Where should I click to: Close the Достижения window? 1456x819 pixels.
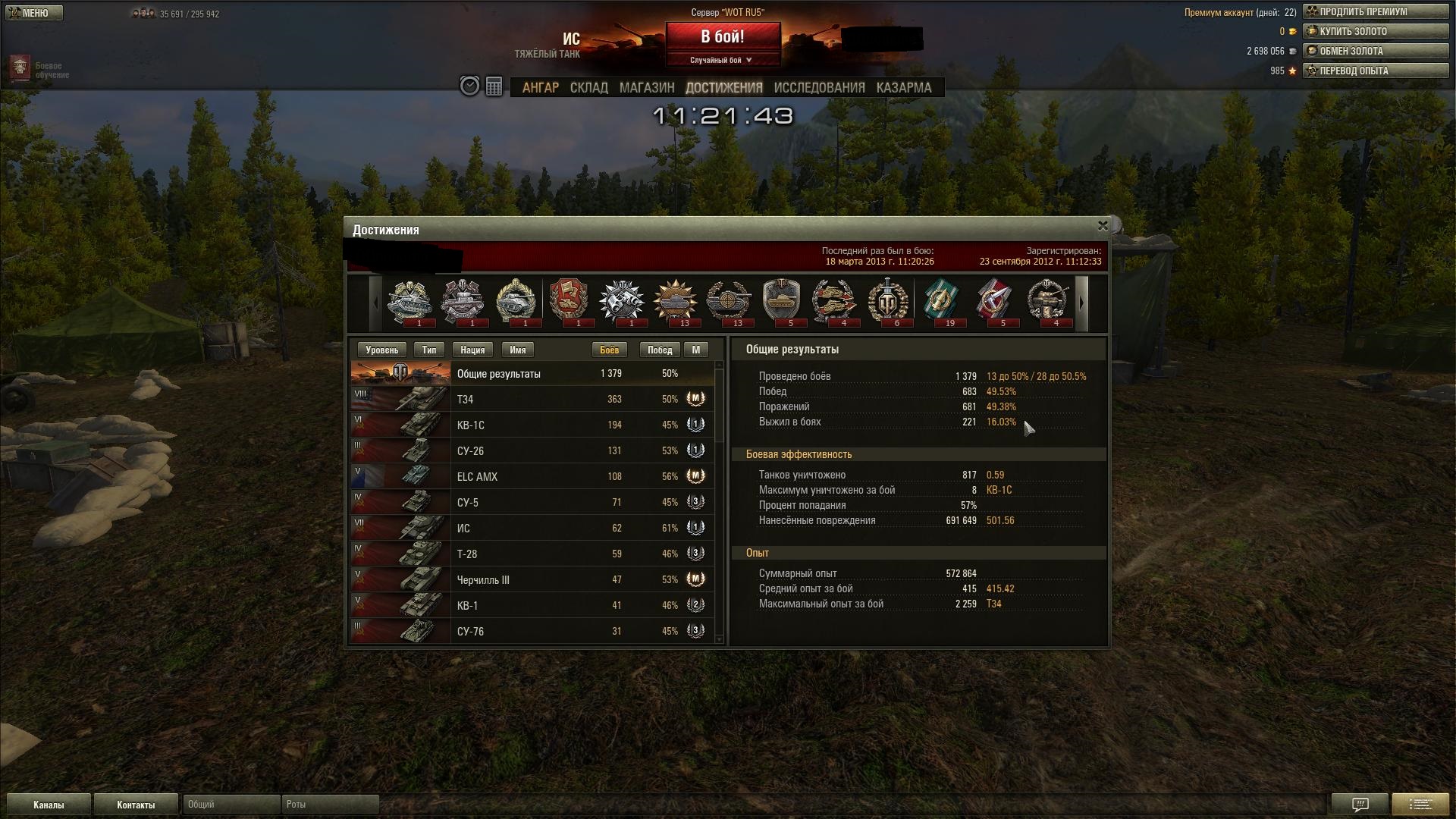(x=1103, y=226)
